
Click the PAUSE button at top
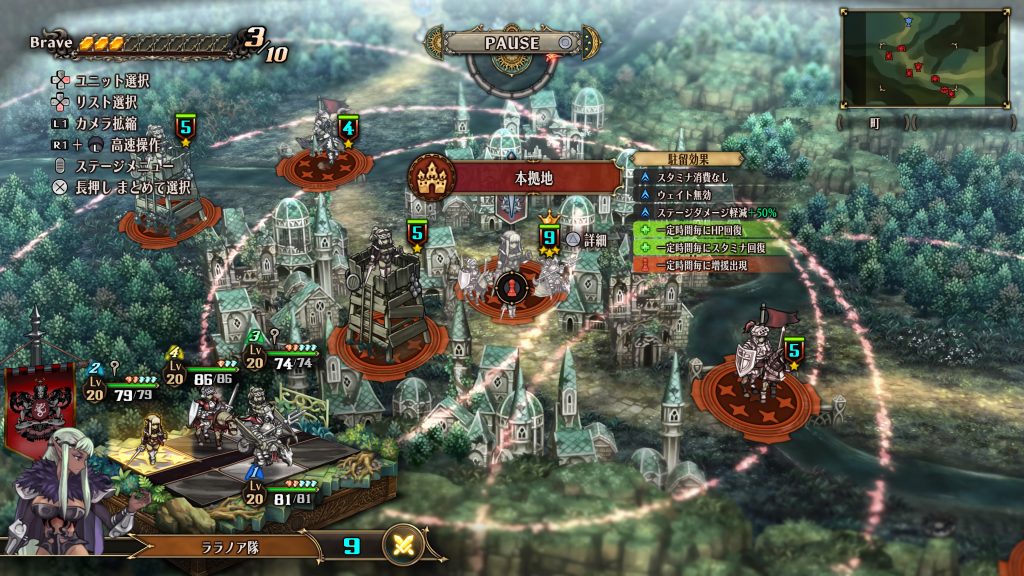(512, 43)
